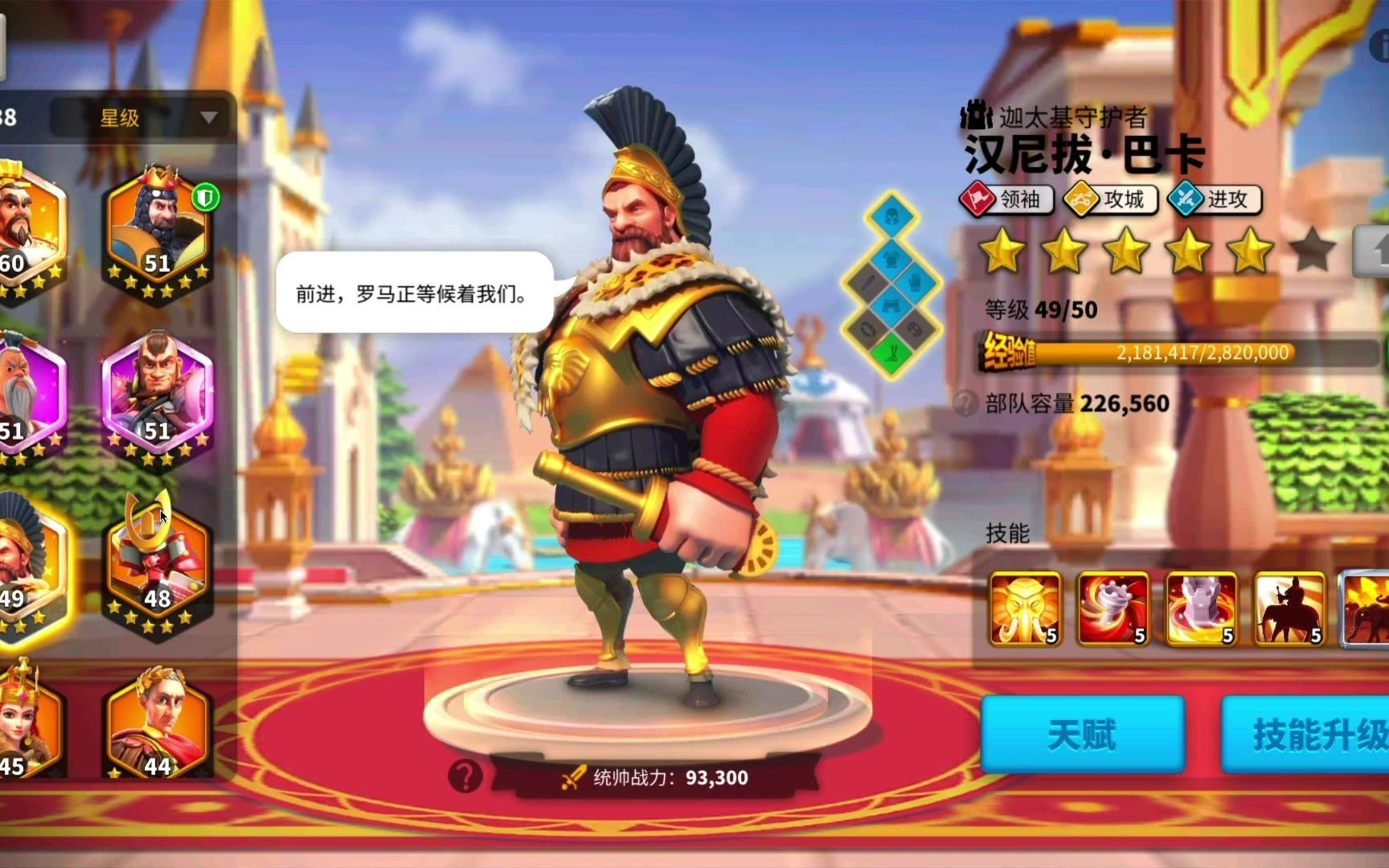Click the leg armor equipment slot
The width and height of the screenshot is (1389, 868).
[891, 304]
